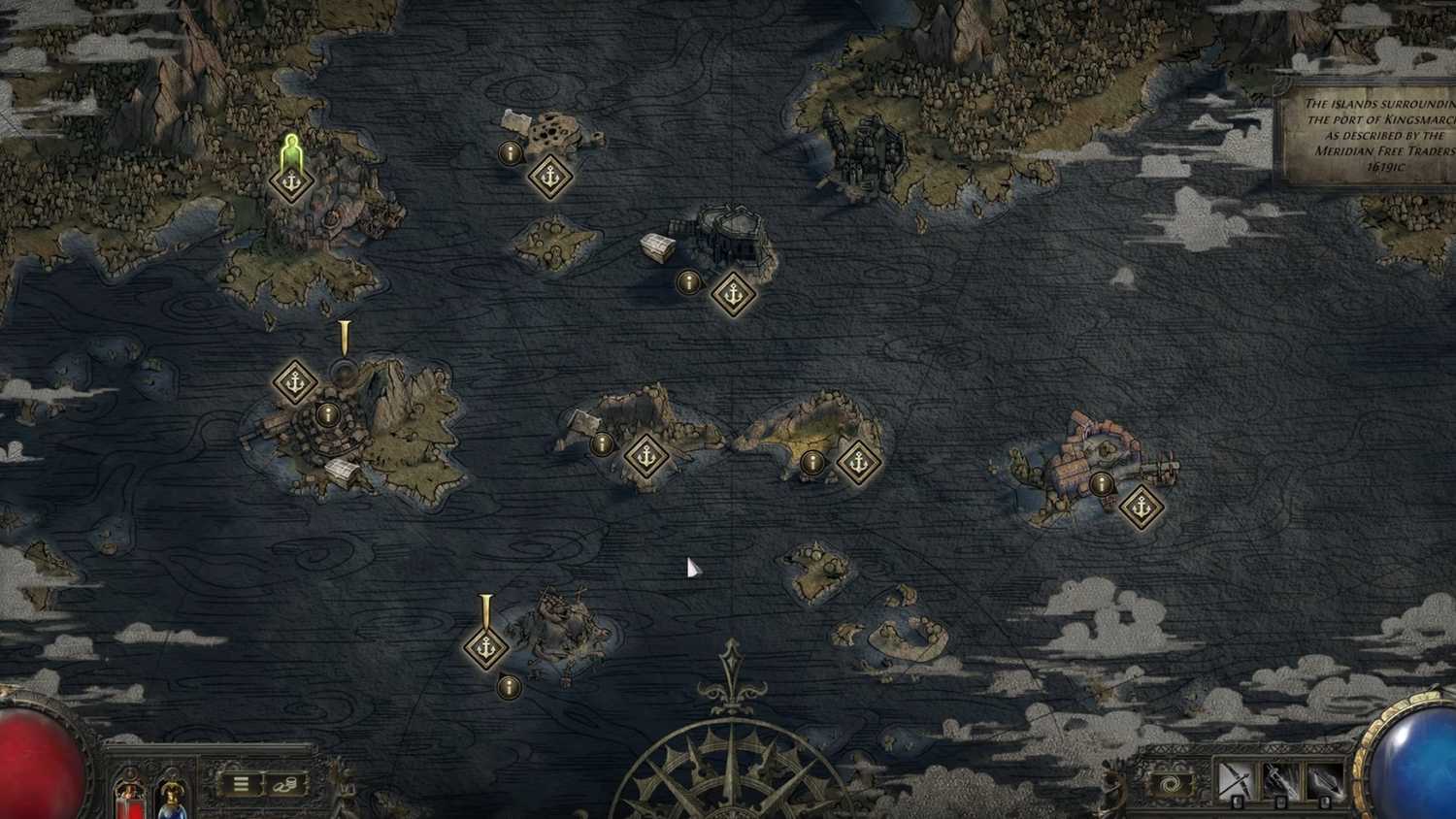Viewport: 1456px width, 819px height.
Task: Select the anchor at the harbor town island
Action: pos(1142,507)
